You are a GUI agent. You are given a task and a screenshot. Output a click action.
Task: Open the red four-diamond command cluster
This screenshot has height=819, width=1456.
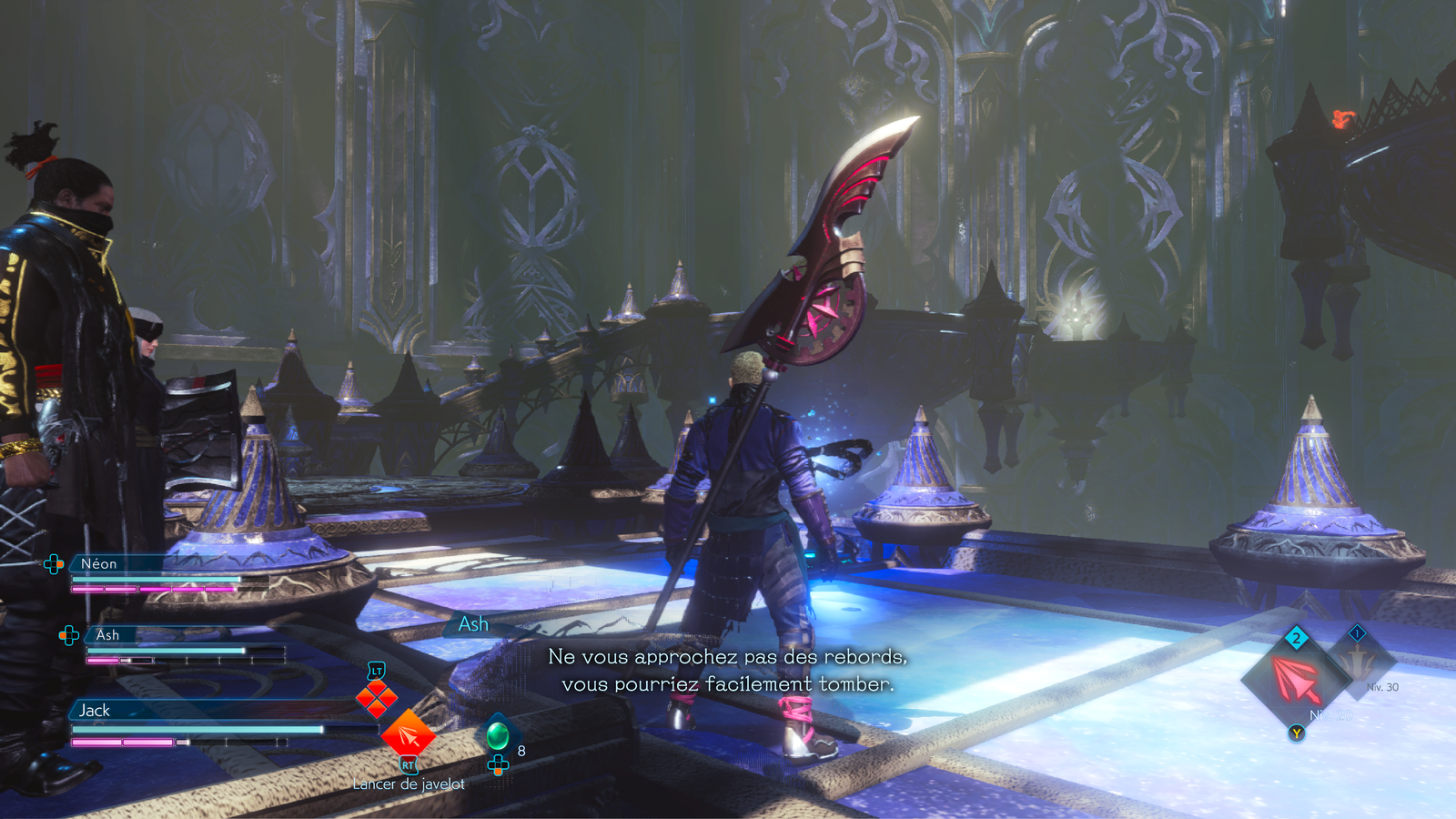376,698
